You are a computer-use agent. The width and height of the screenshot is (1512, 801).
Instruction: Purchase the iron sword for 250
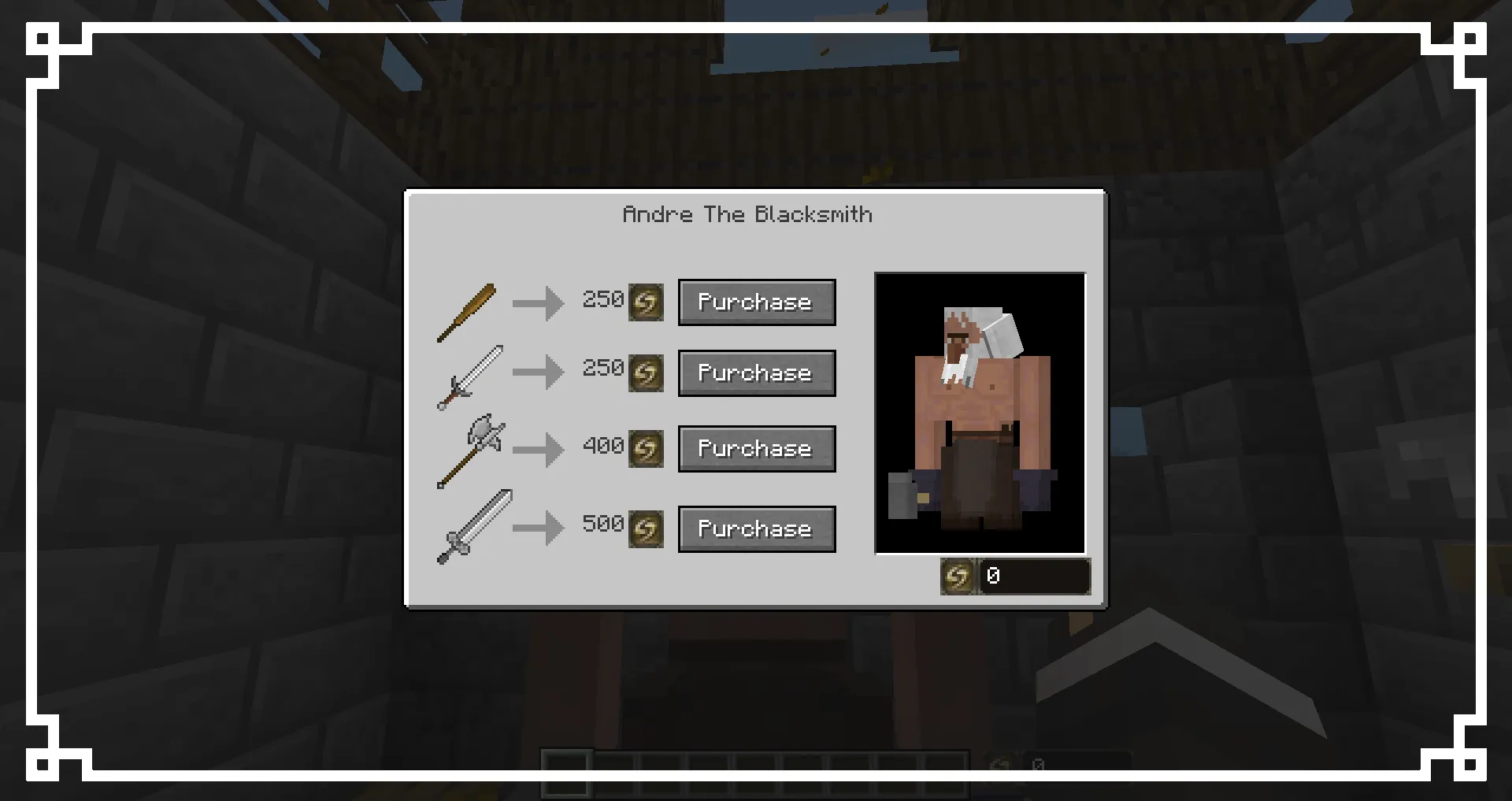(756, 373)
